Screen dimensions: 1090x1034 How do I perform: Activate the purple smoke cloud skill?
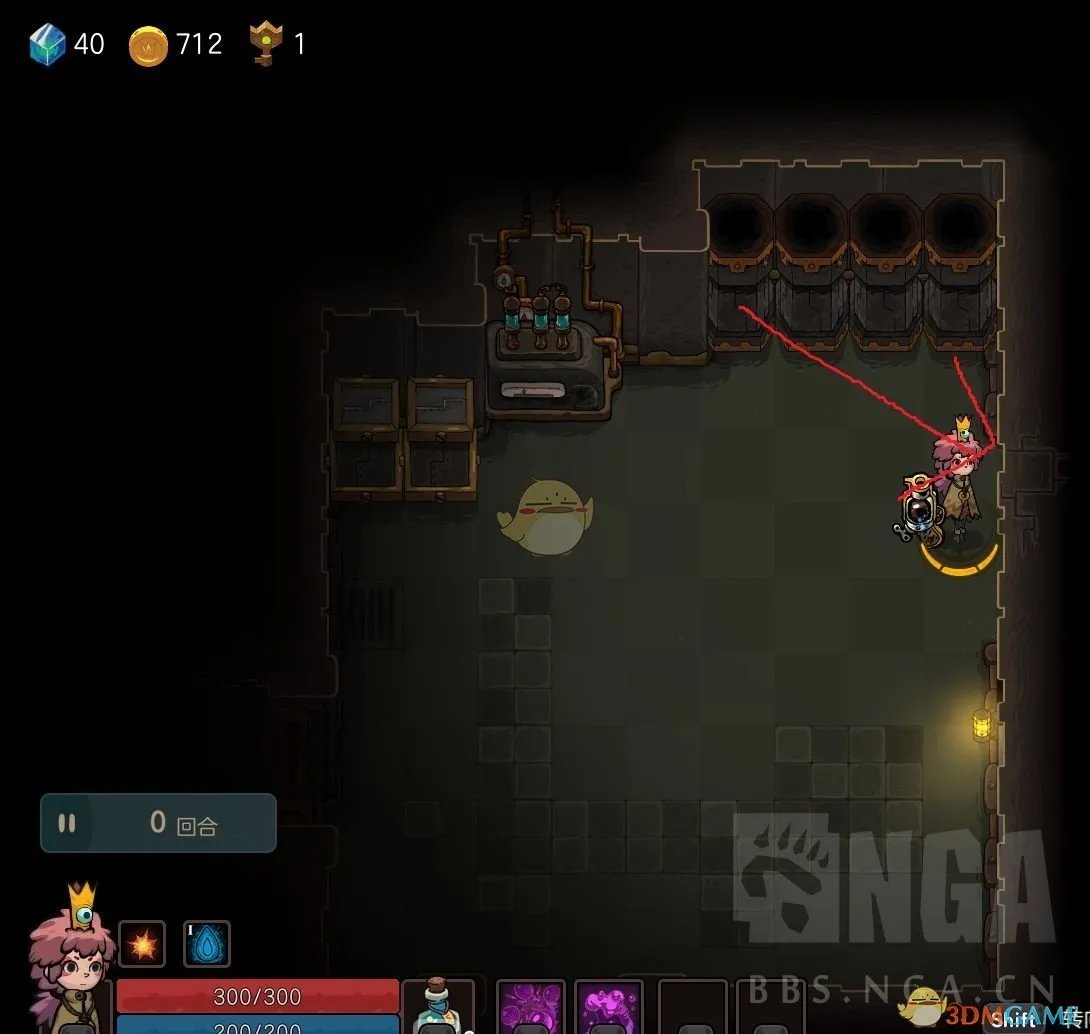(x=609, y=1006)
